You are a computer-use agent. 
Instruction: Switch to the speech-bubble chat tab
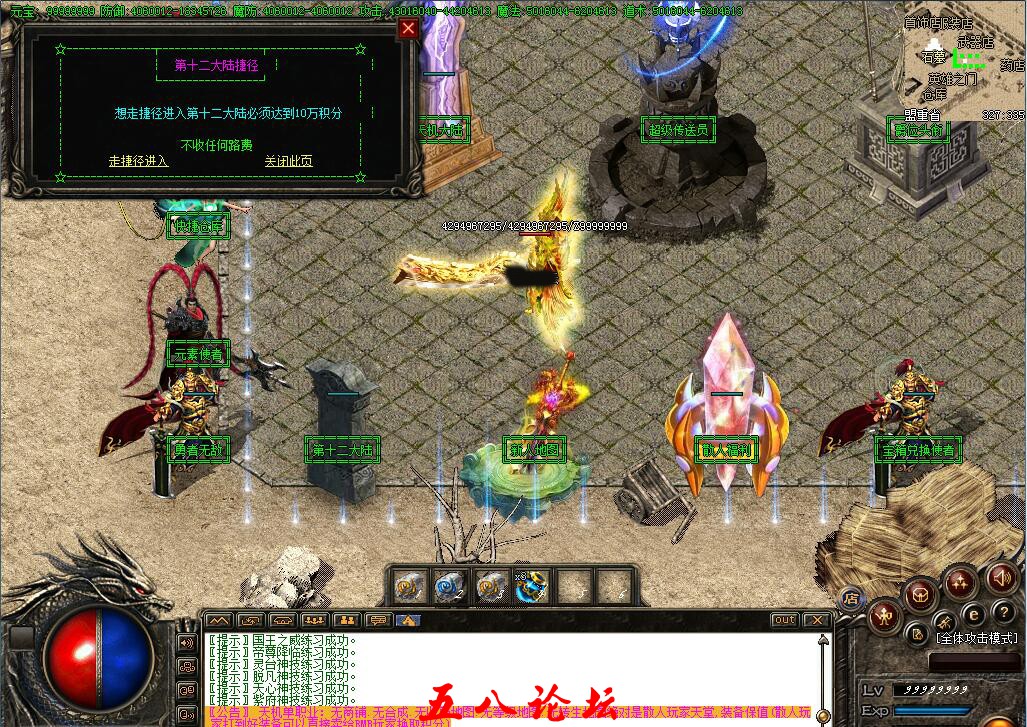377,621
